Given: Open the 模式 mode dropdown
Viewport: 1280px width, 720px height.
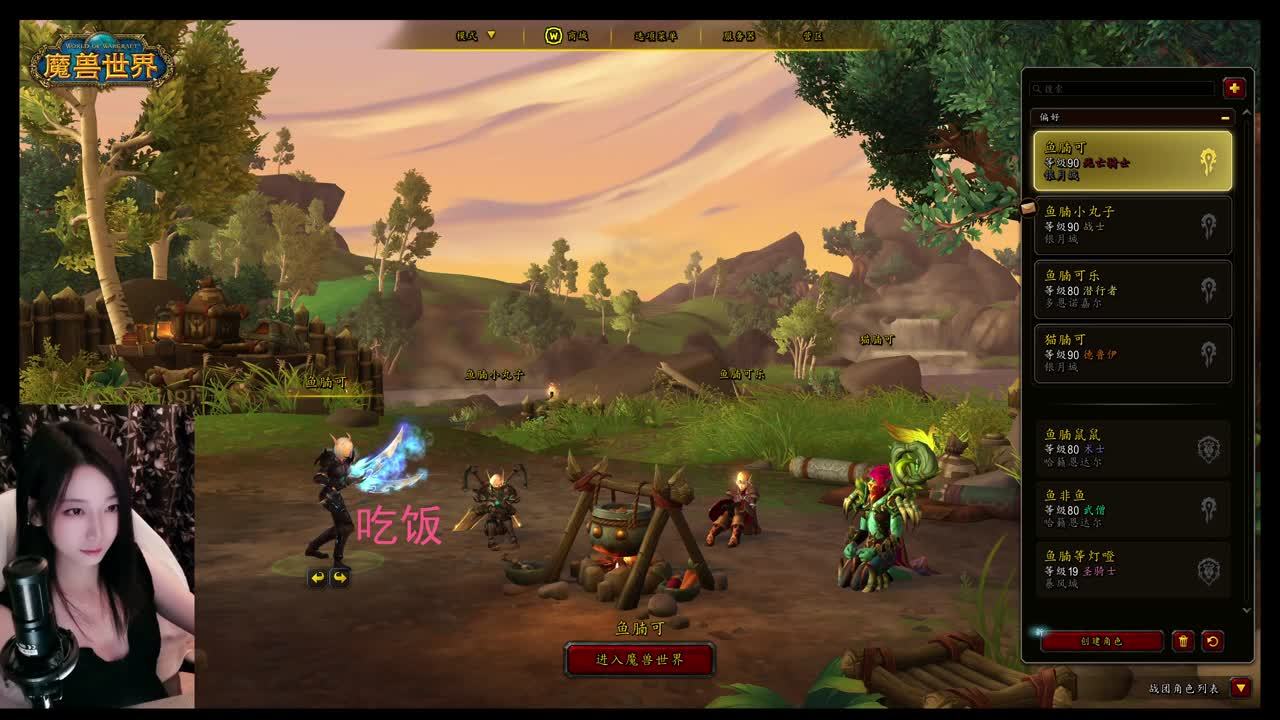Looking at the screenshot, I should point(476,36).
